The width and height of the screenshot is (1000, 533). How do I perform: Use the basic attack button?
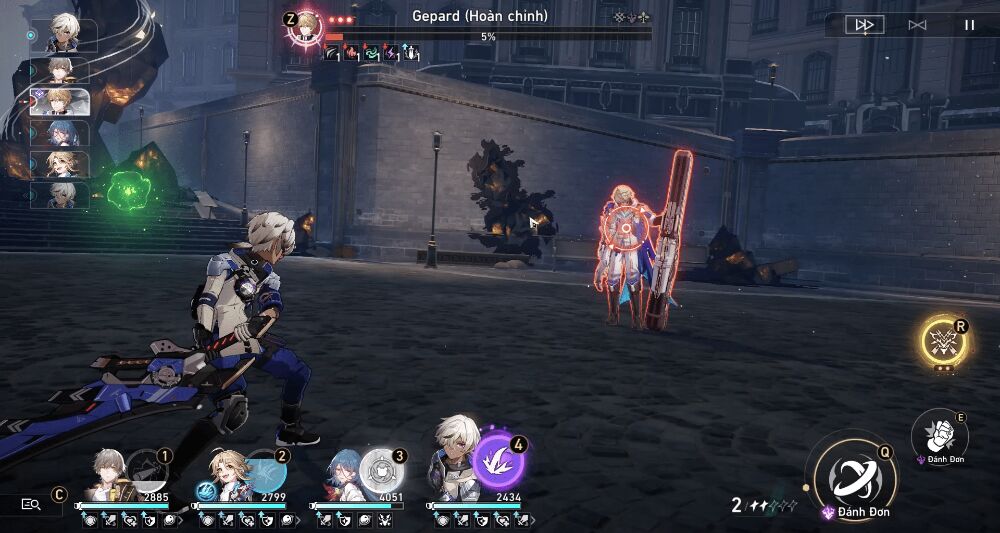tap(854, 476)
